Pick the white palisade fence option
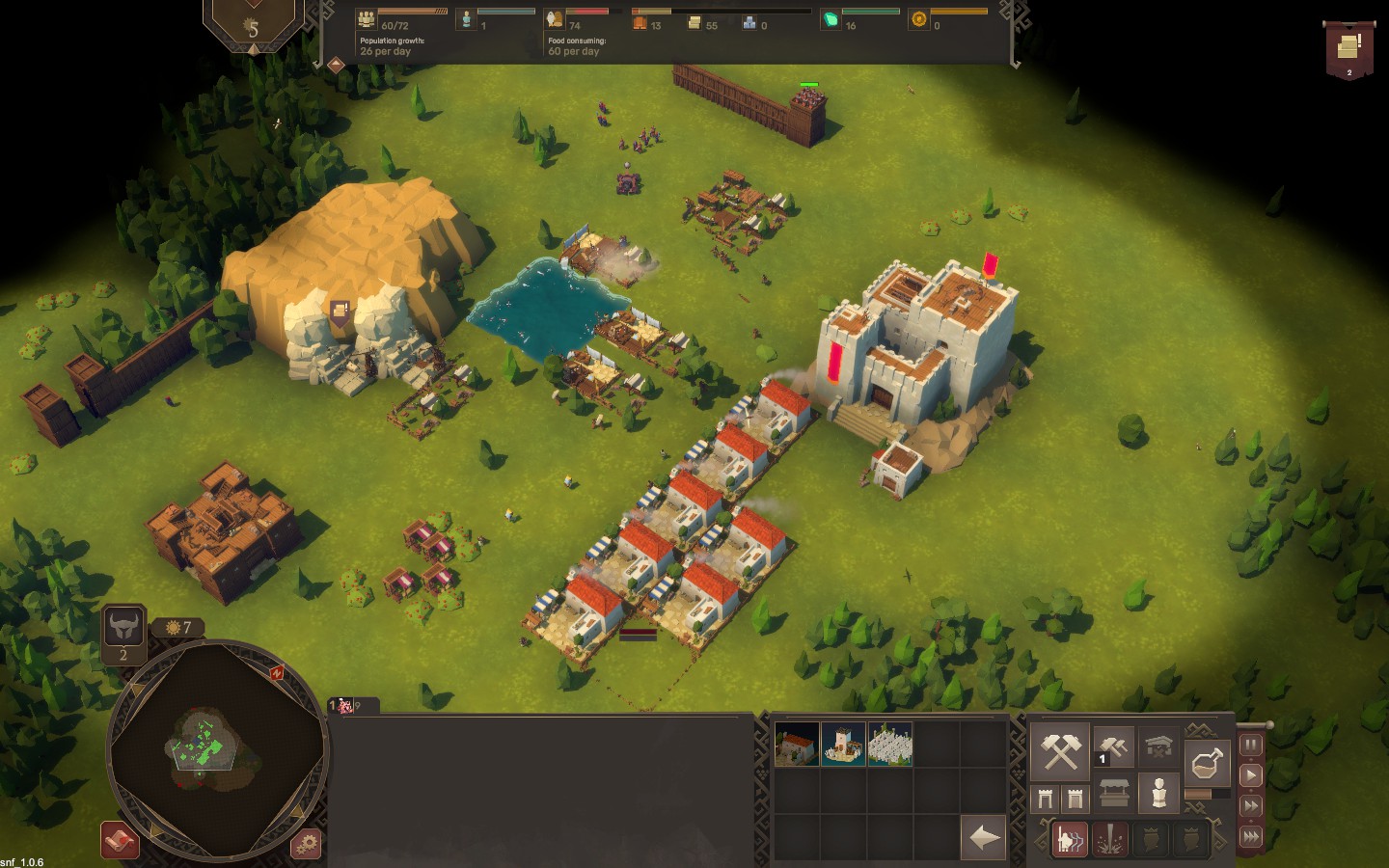Viewport: 1389px width, 868px height. click(889, 745)
